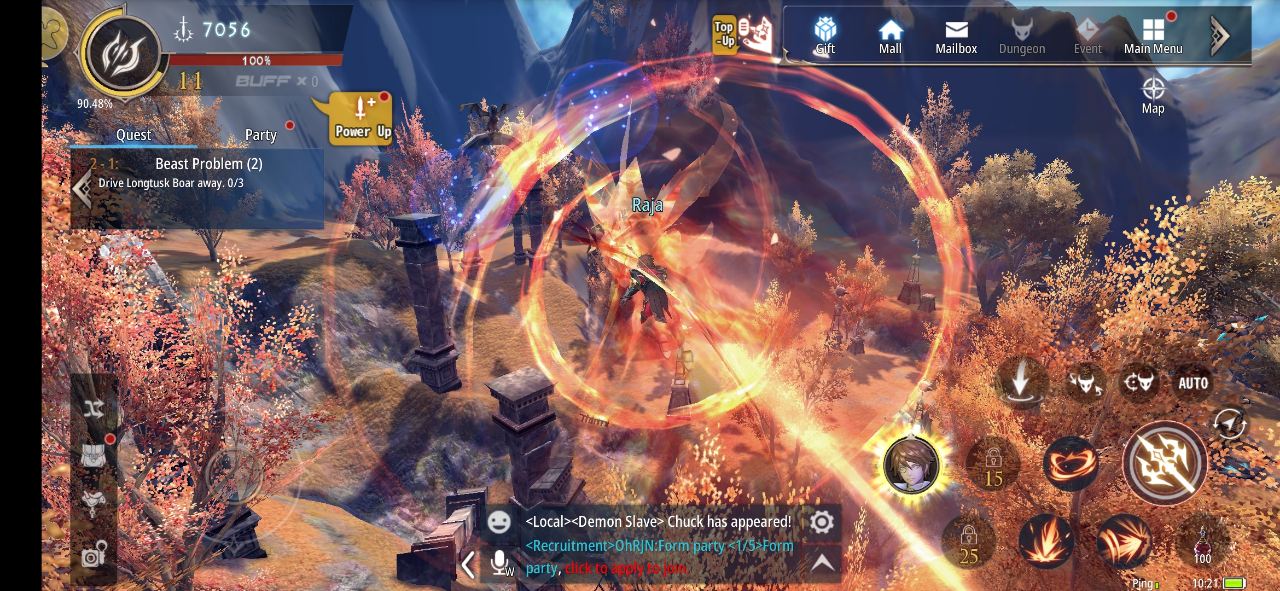
Task: Tap the character portrait skill button
Action: pos(911,465)
